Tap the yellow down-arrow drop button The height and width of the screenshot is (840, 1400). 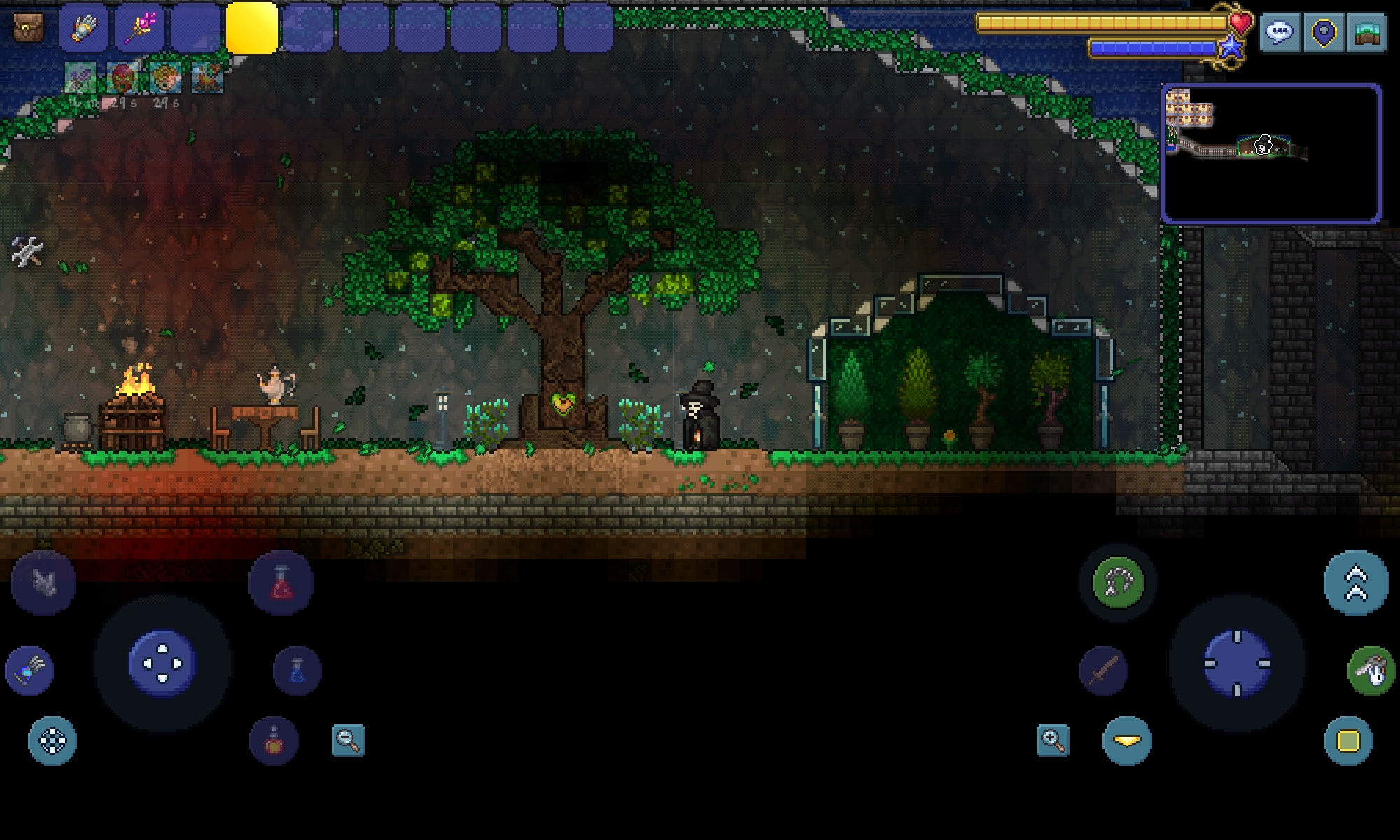pyautogui.click(x=1127, y=741)
